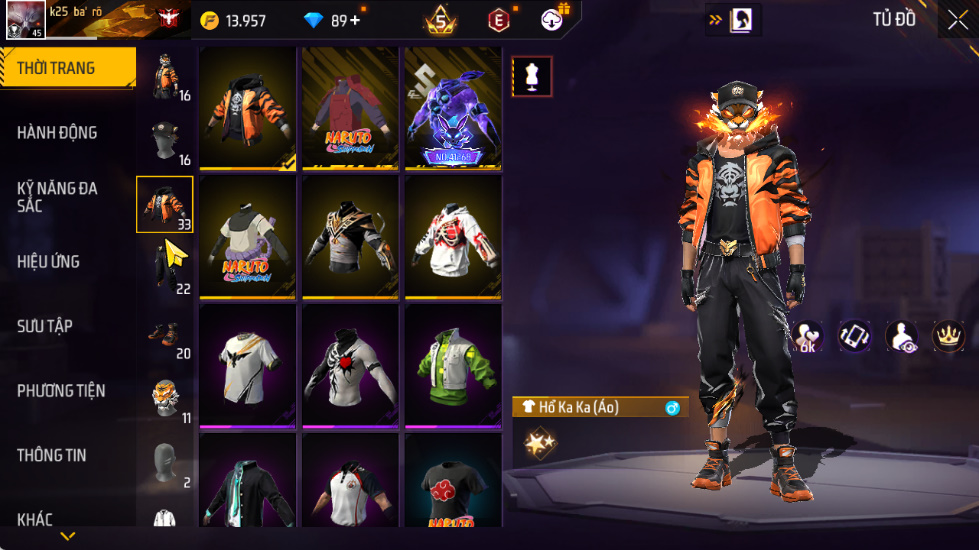Switch to the HÀNH ĐỘNG tab
979x550 pixels.
pyautogui.click(x=58, y=133)
